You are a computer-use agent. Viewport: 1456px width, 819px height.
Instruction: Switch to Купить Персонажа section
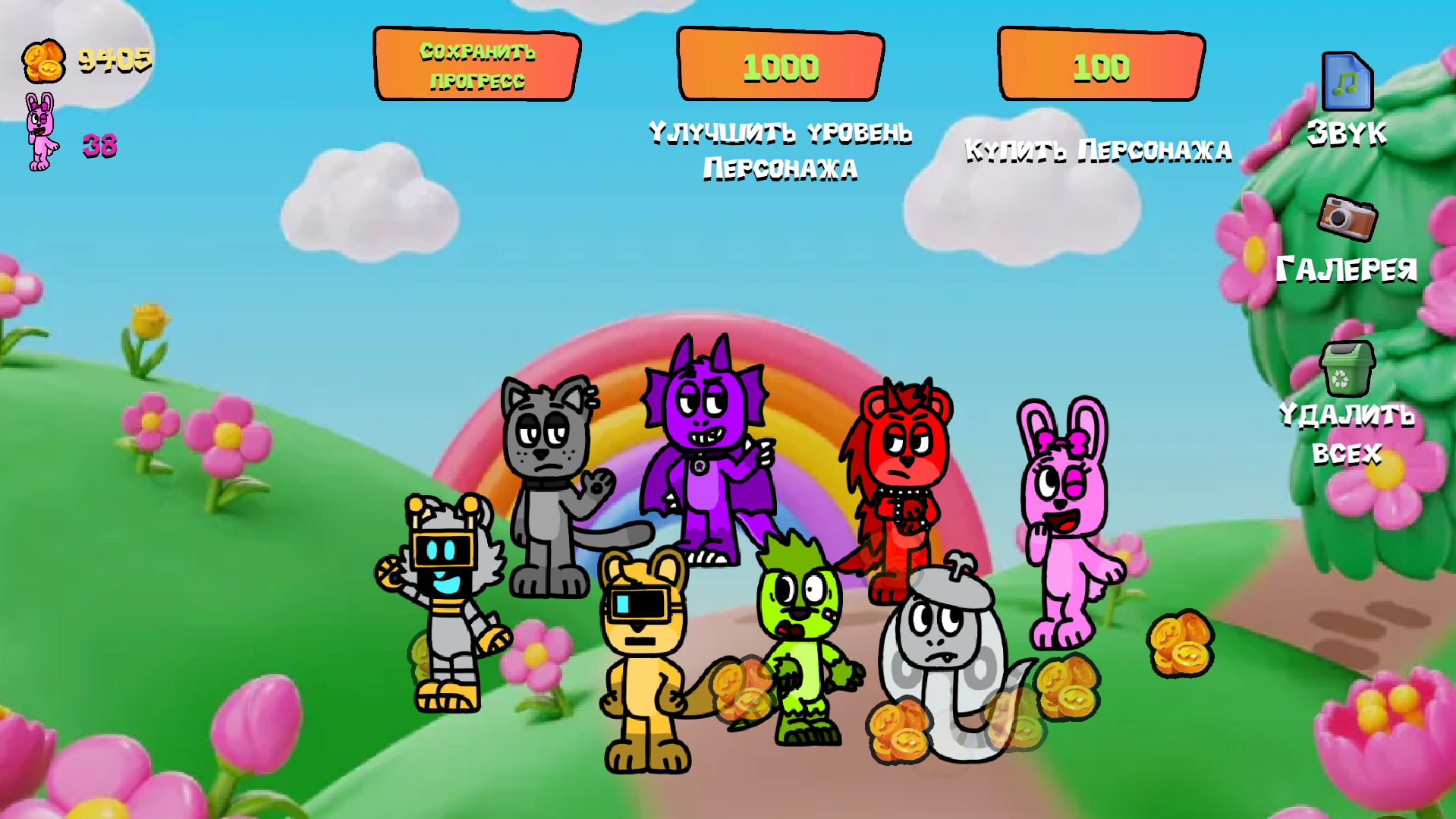coord(1099,67)
